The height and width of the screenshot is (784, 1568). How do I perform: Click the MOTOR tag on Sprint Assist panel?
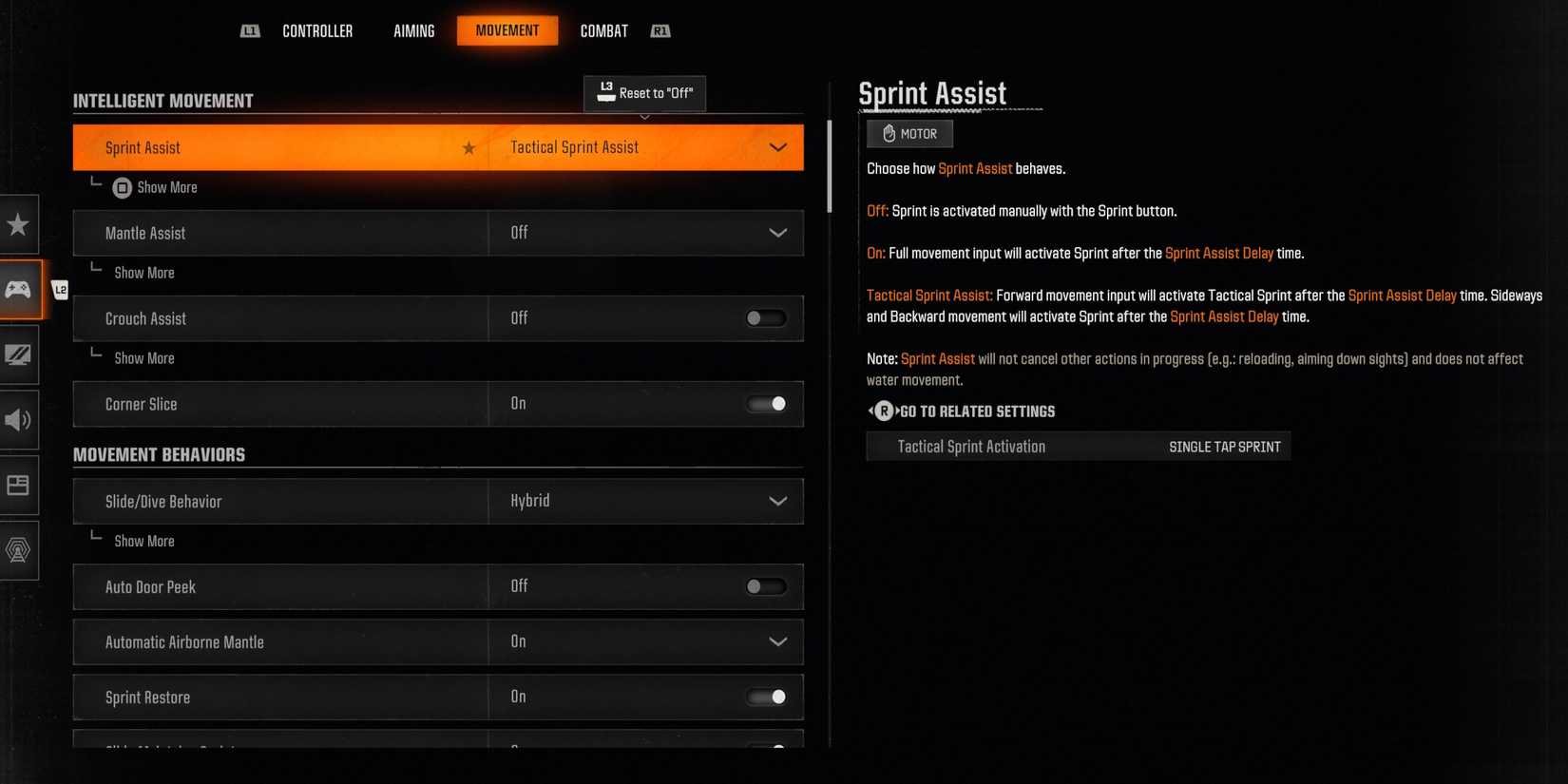[908, 133]
